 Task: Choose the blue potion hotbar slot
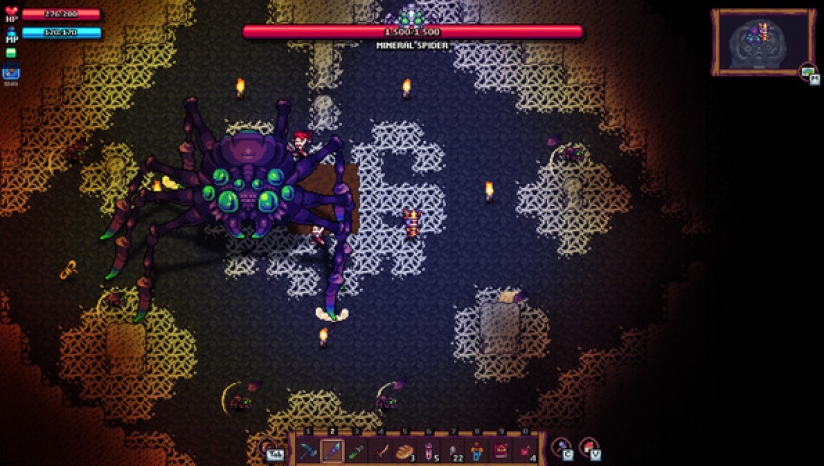click(476, 451)
